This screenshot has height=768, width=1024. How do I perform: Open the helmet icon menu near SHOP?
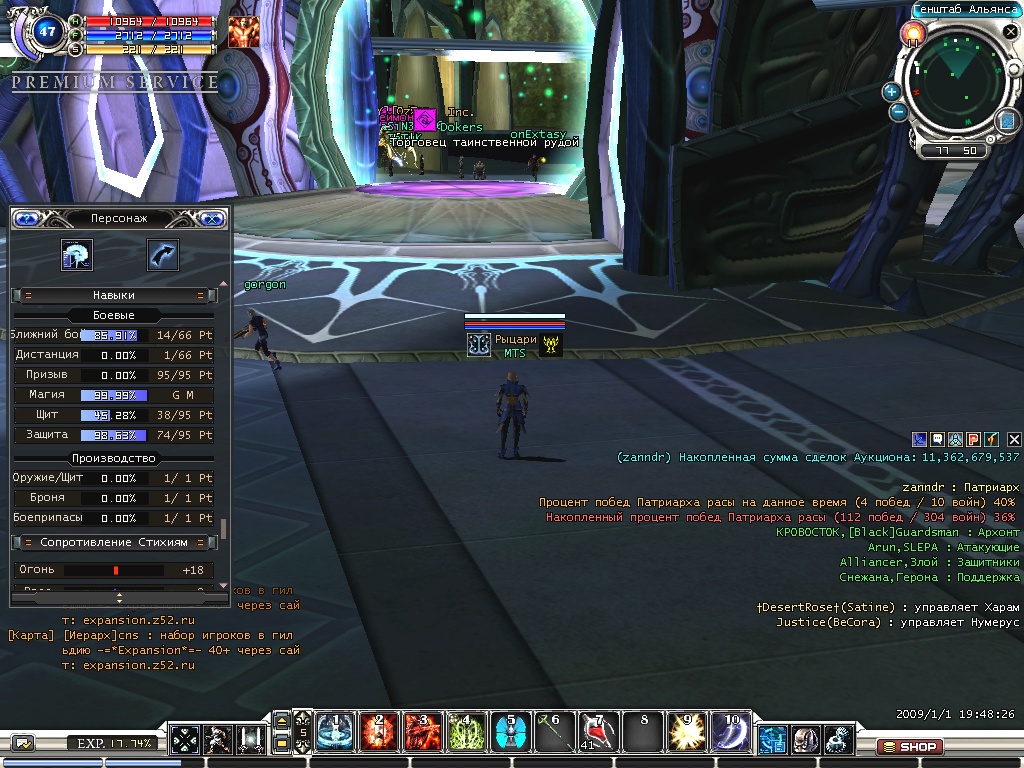(806, 740)
